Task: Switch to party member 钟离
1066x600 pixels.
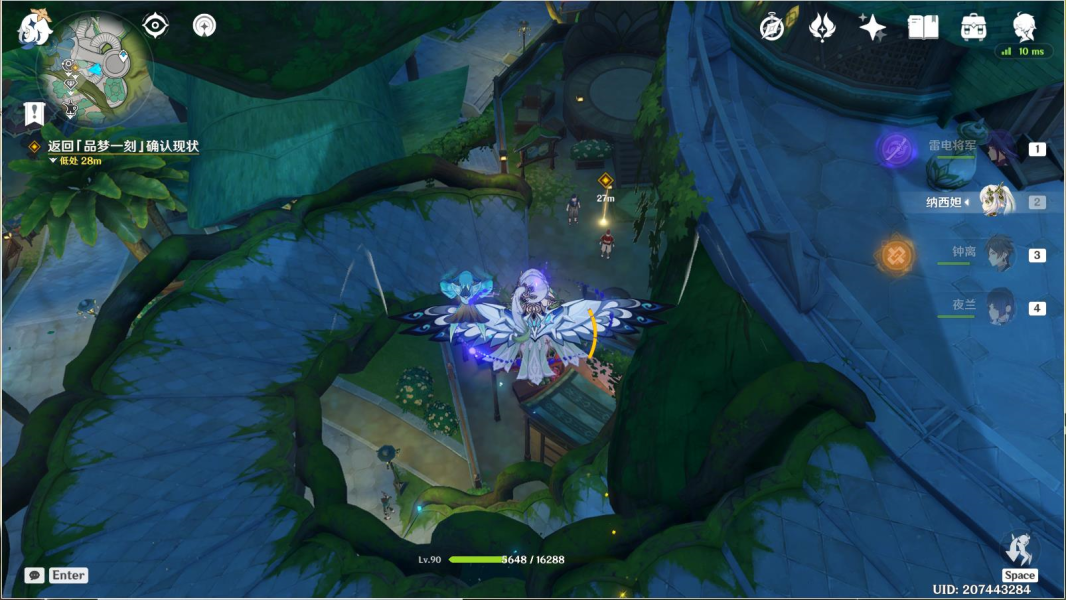Action: click(995, 254)
